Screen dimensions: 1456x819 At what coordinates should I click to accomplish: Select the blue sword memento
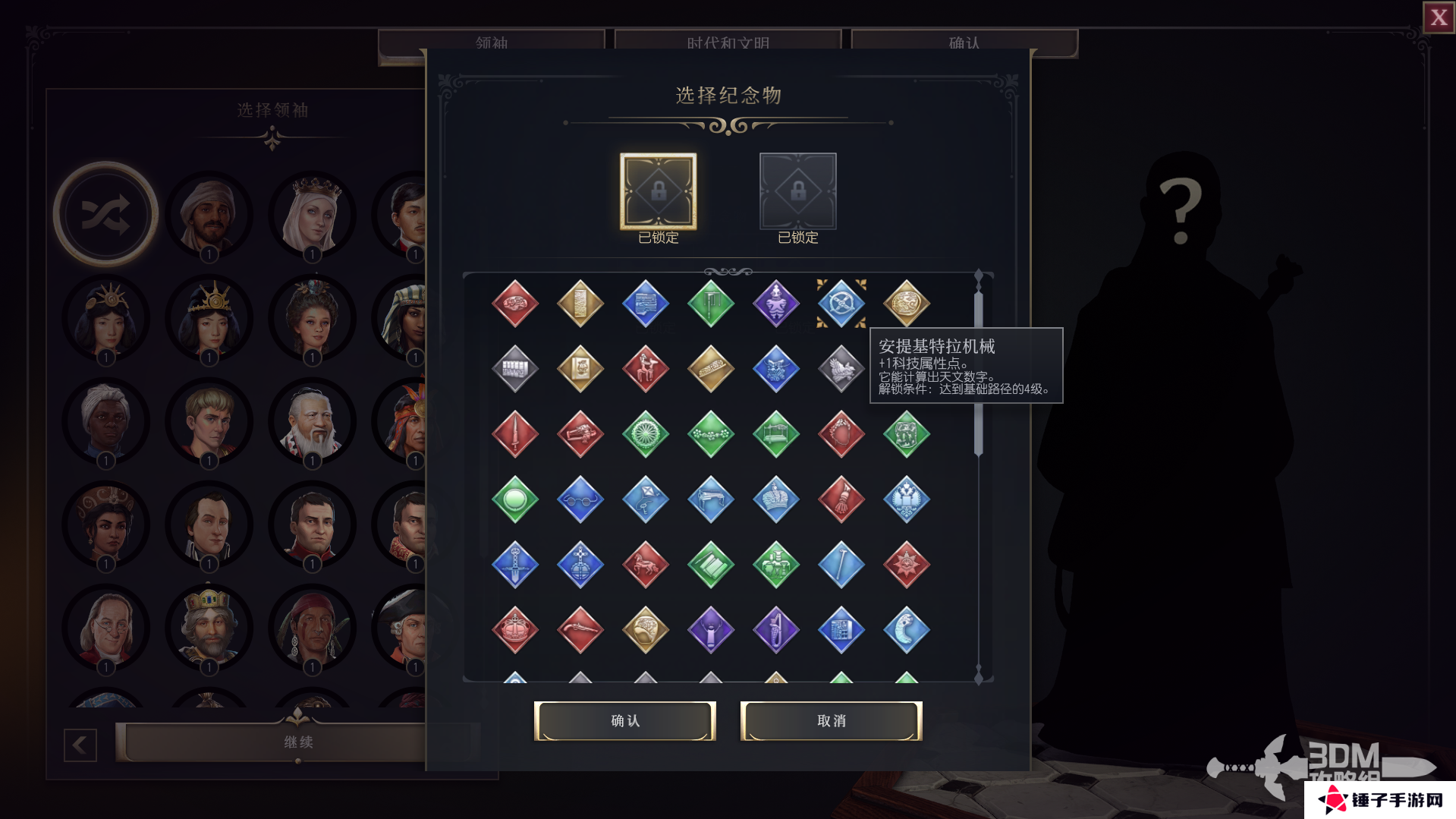pos(514,565)
